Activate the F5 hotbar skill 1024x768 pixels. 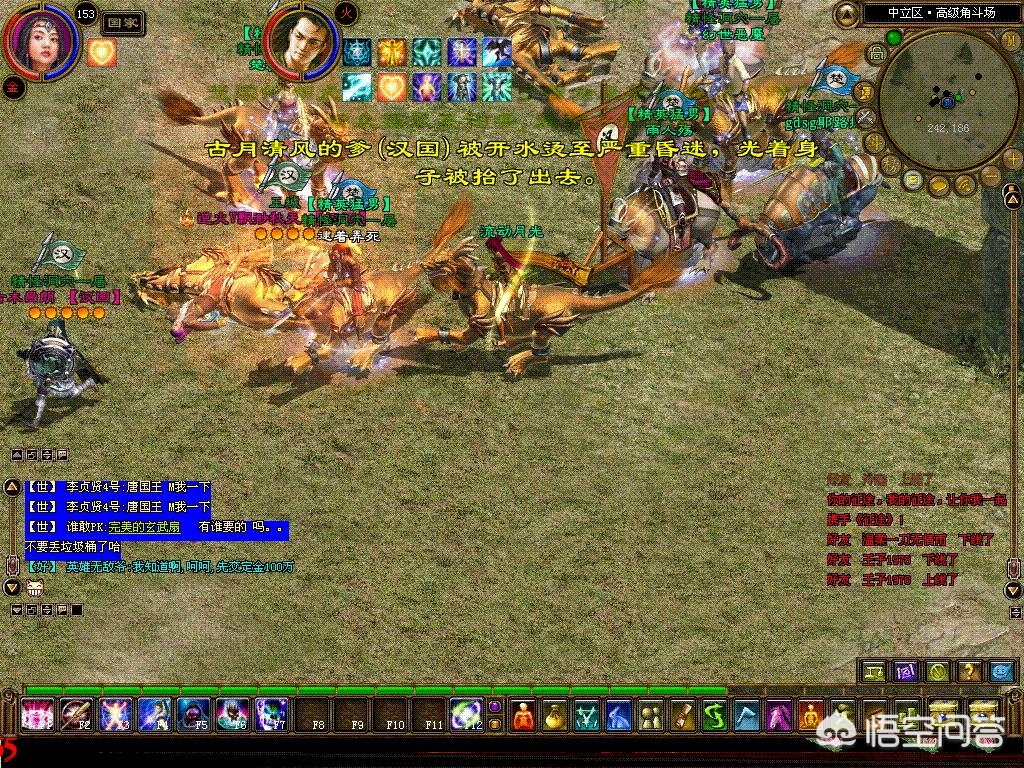193,714
